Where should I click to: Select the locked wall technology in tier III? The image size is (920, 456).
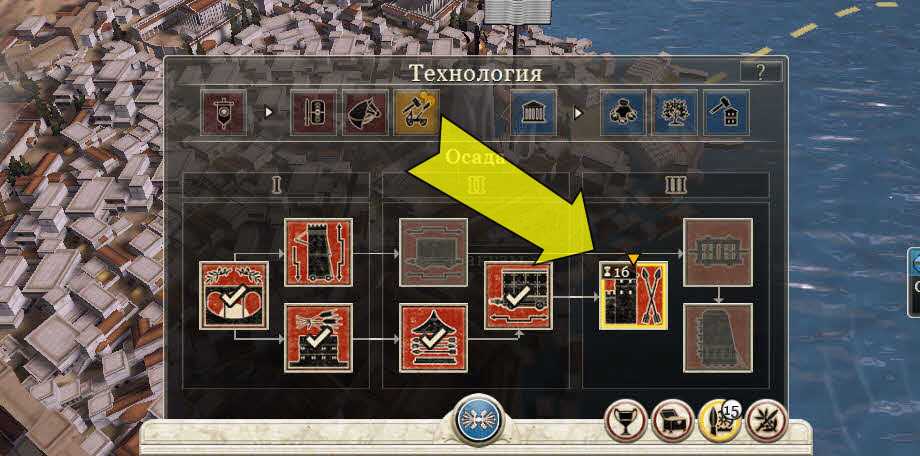tap(717, 251)
